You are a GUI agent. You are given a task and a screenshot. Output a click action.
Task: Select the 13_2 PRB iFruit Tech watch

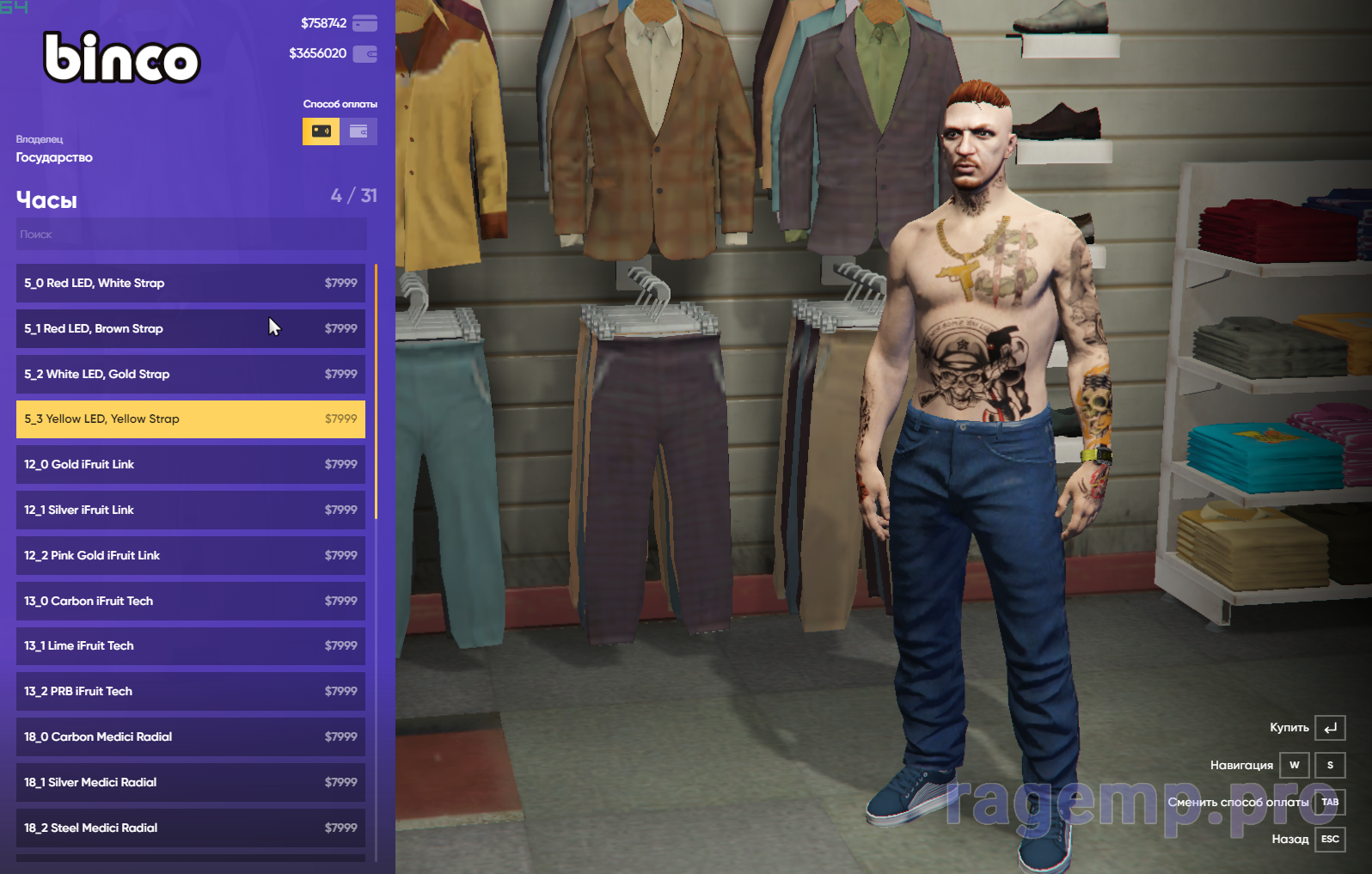[190, 691]
